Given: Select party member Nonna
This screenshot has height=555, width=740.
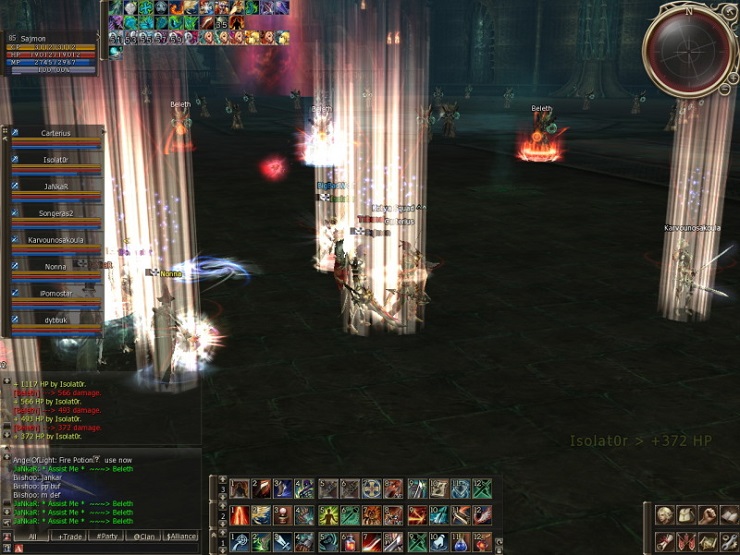Looking at the screenshot, I should [56, 267].
